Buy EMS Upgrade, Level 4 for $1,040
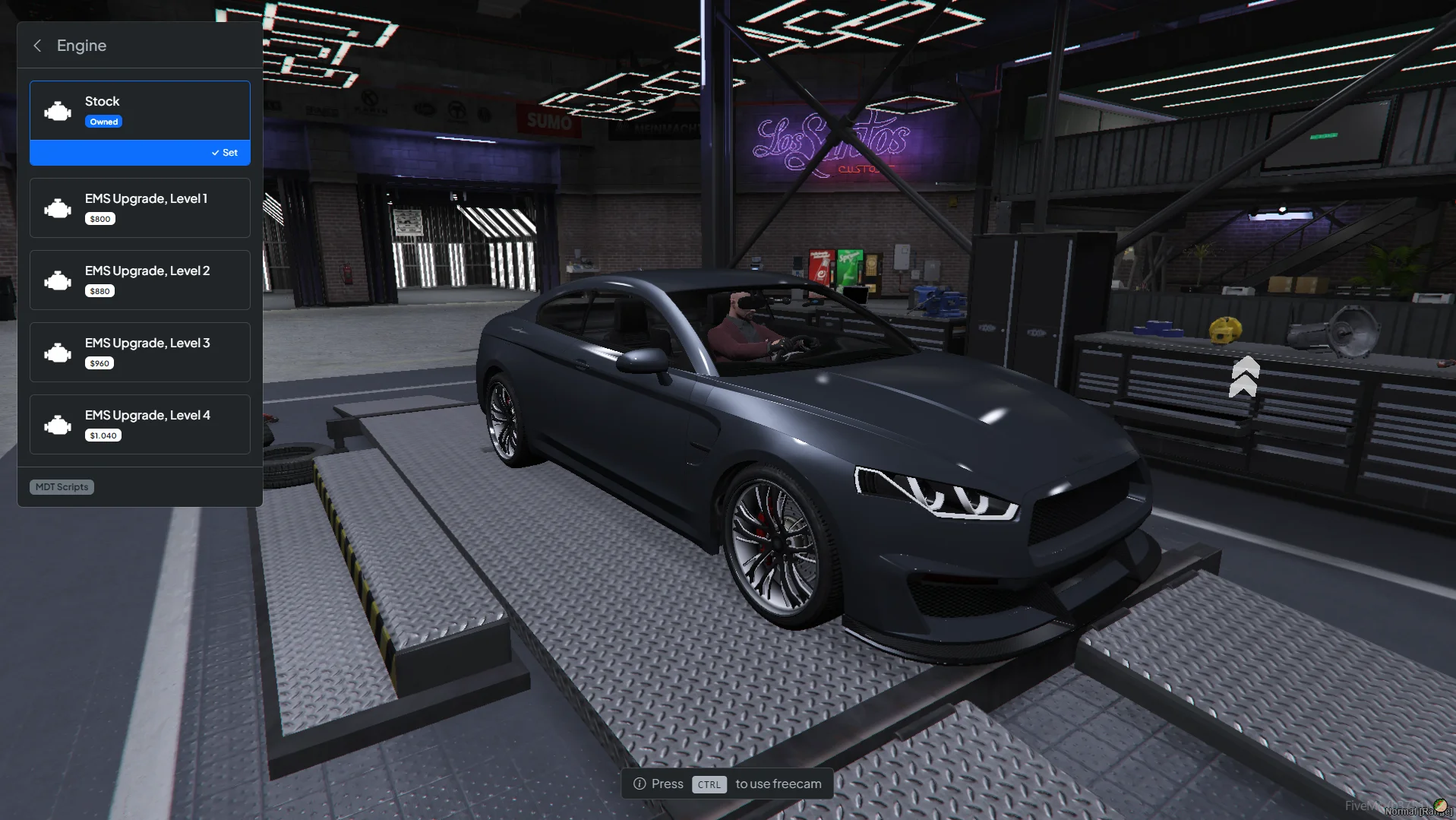Image resolution: width=1456 pixels, height=820 pixels. [x=140, y=424]
